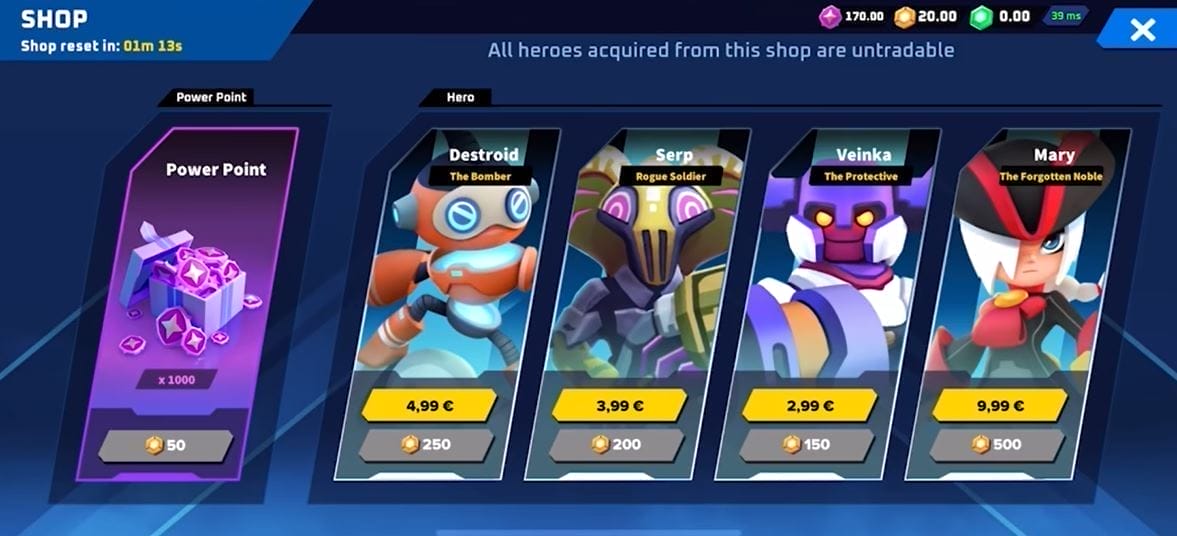Click the orange gold coin currency icon
This screenshot has height=536, width=1177.
[905, 17]
